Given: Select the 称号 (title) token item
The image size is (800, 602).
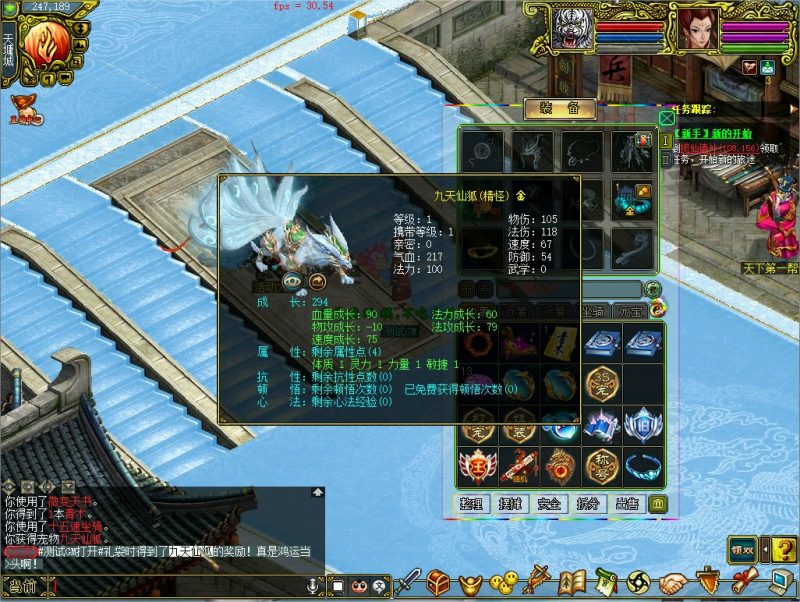Looking at the screenshot, I should (x=601, y=465).
